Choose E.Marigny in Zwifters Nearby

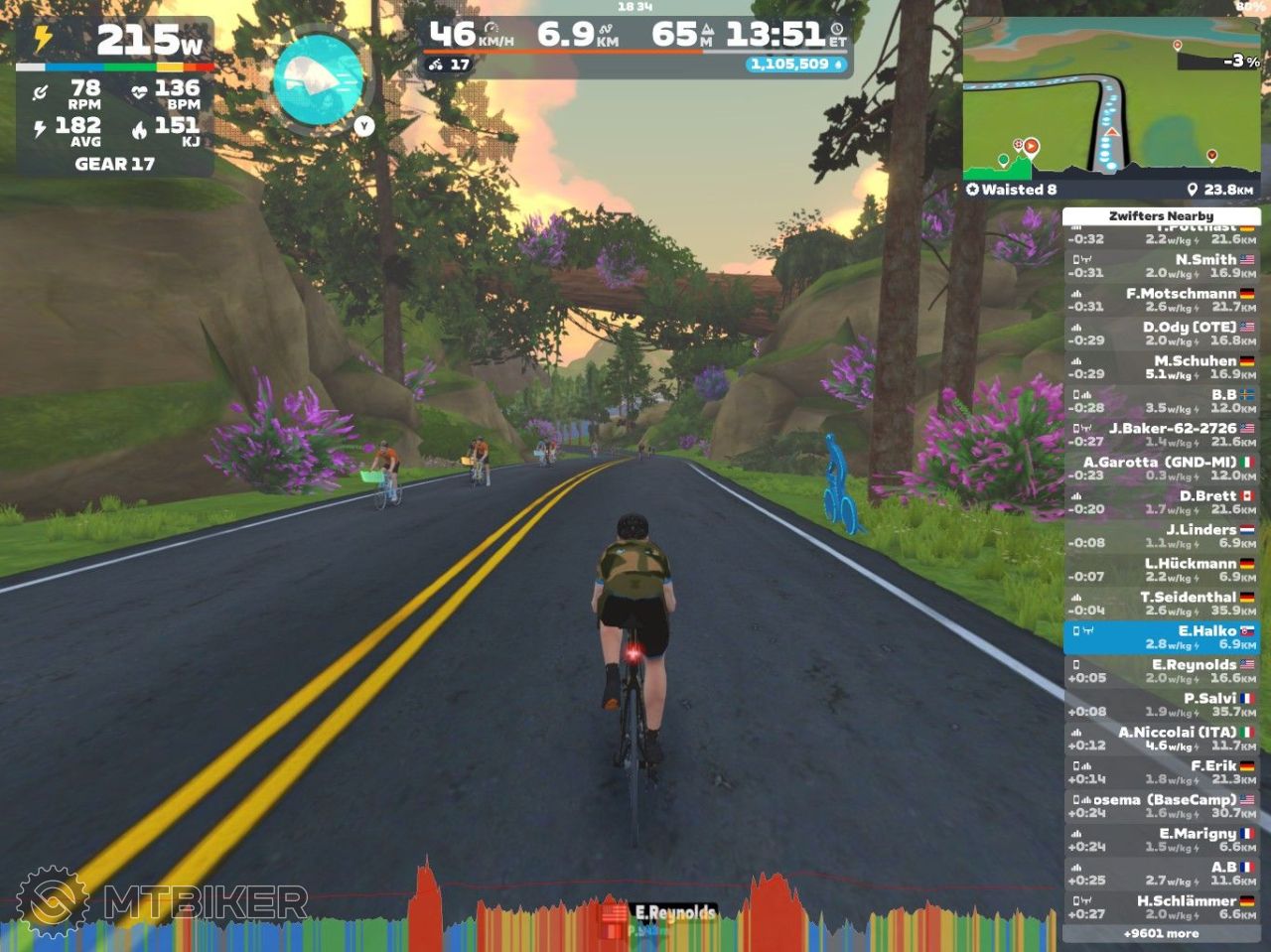tap(1161, 840)
